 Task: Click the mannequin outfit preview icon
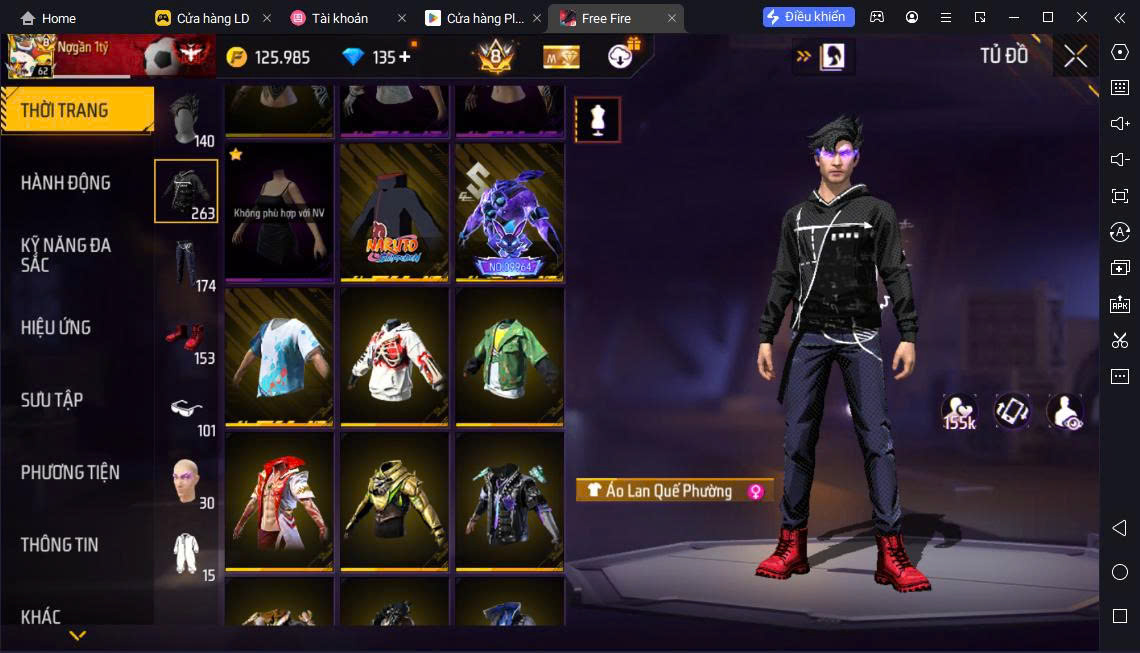pos(598,120)
